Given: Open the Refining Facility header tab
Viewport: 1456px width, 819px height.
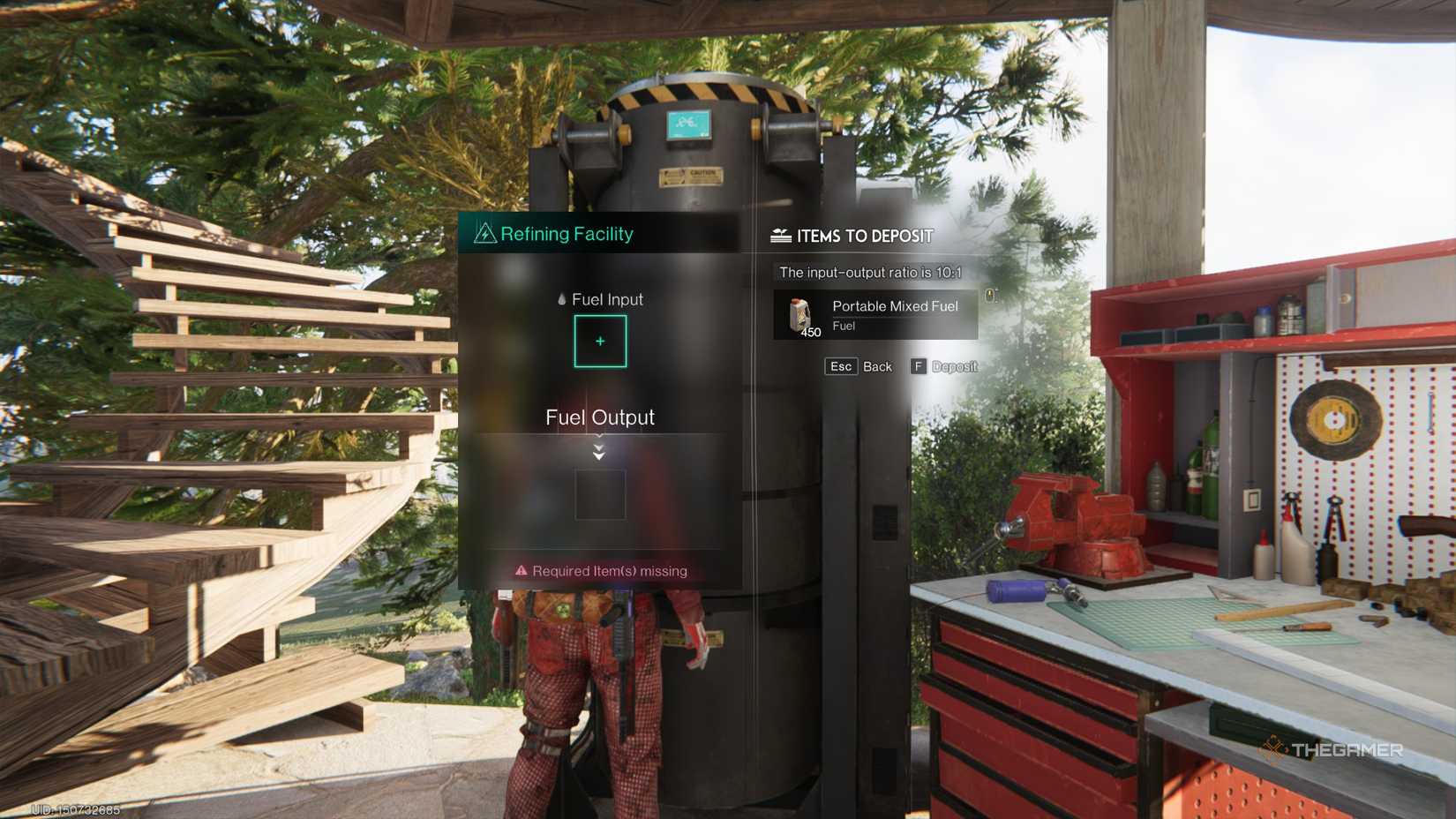Looking at the screenshot, I should pos(567,234).
